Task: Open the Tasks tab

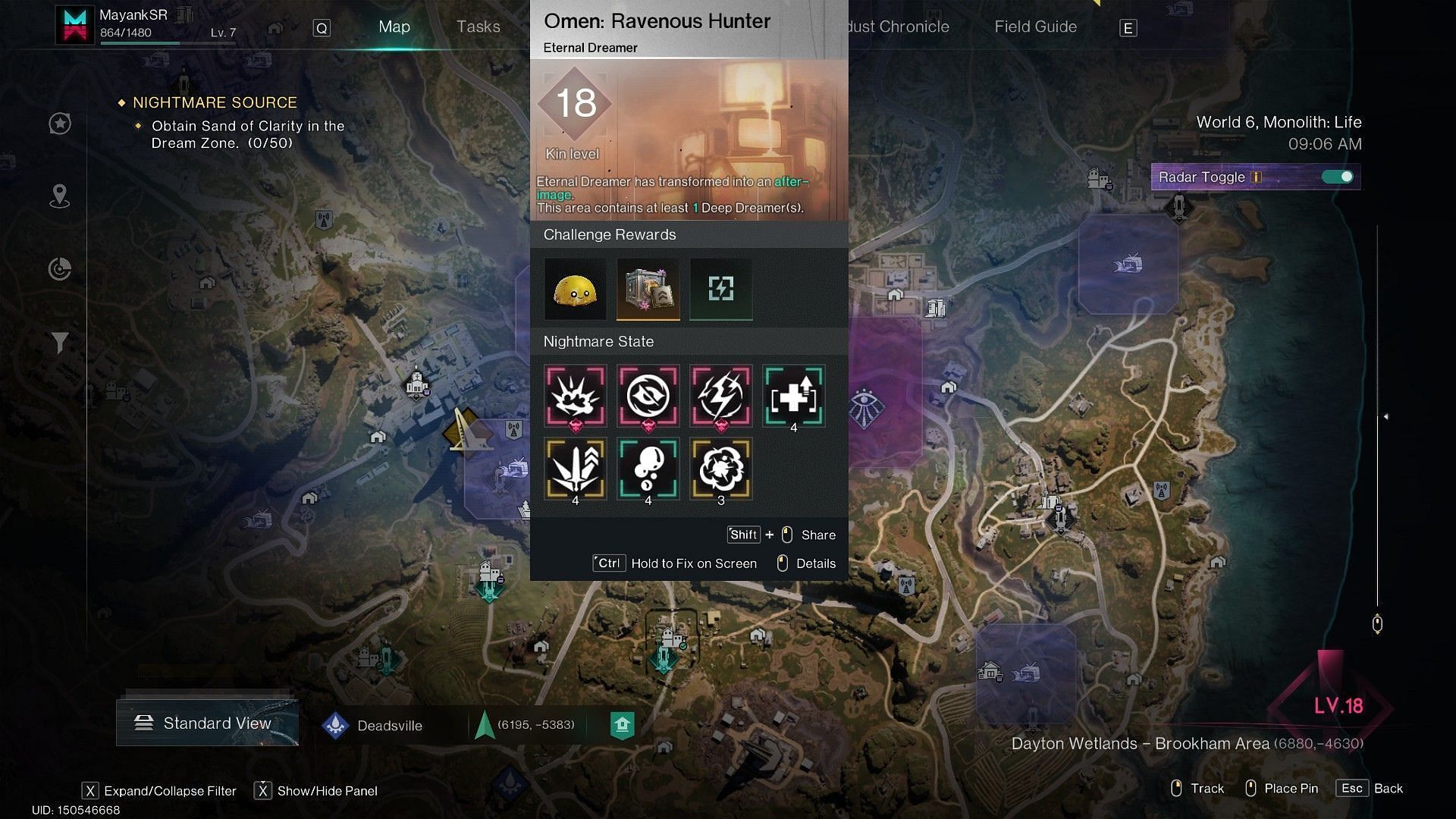Action: (478, 27)
